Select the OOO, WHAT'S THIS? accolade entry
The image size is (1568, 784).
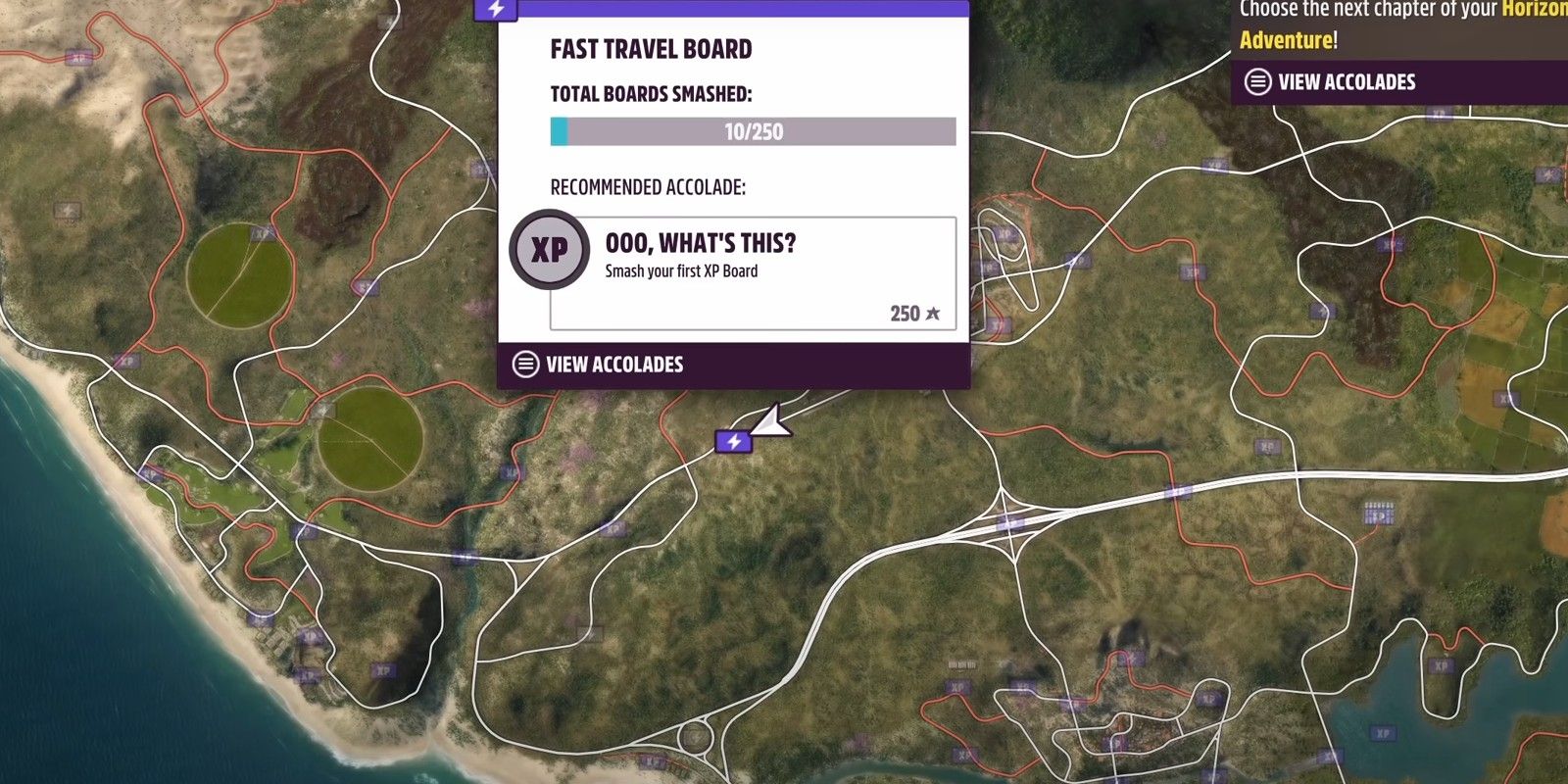699,243
